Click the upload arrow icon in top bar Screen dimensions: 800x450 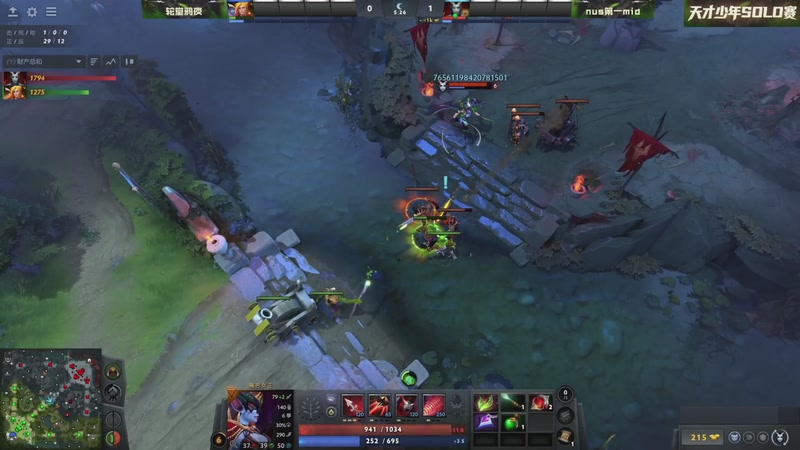pos(13,12)
